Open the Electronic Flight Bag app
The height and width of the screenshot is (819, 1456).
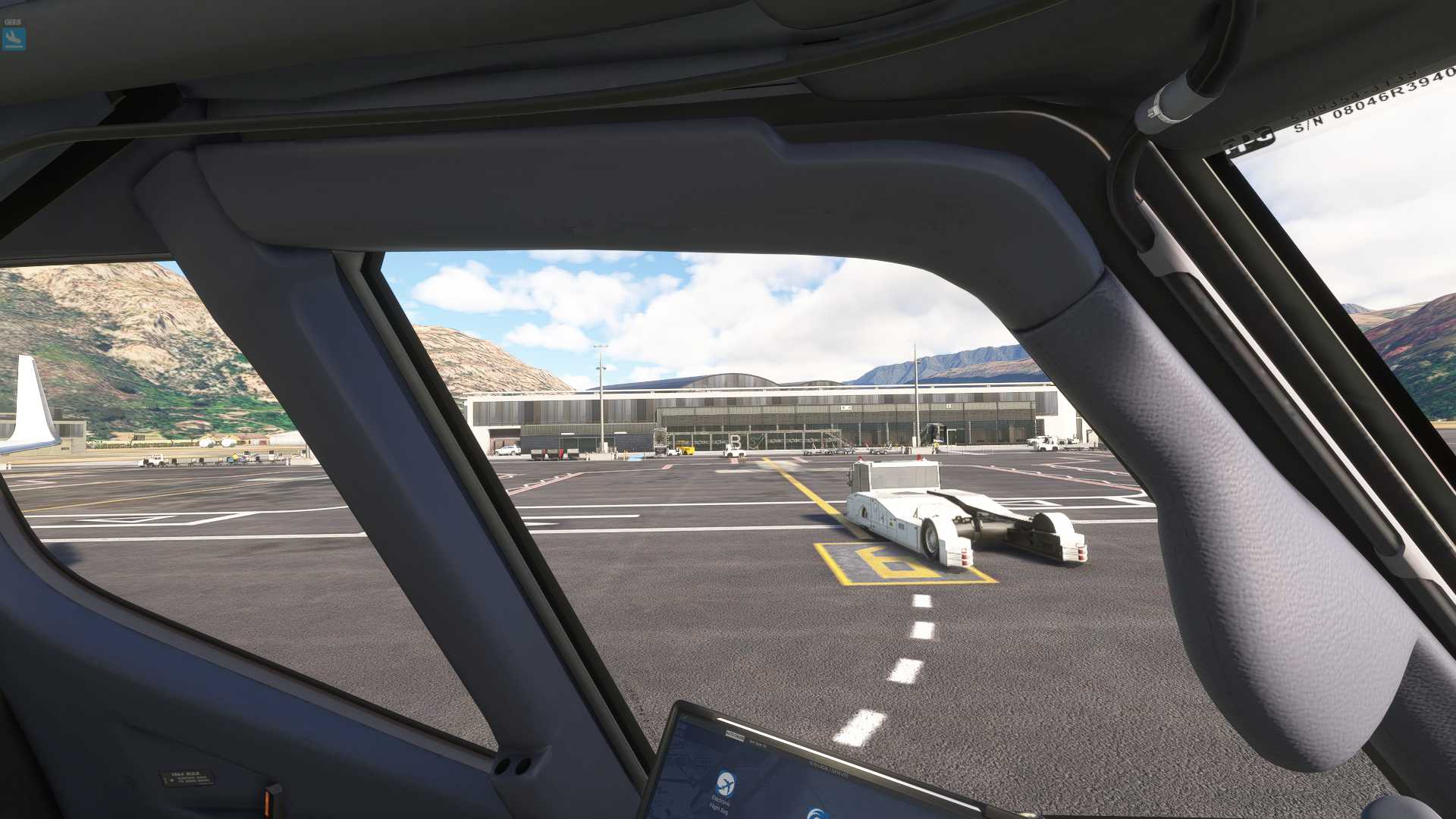(x=725, y=783)
